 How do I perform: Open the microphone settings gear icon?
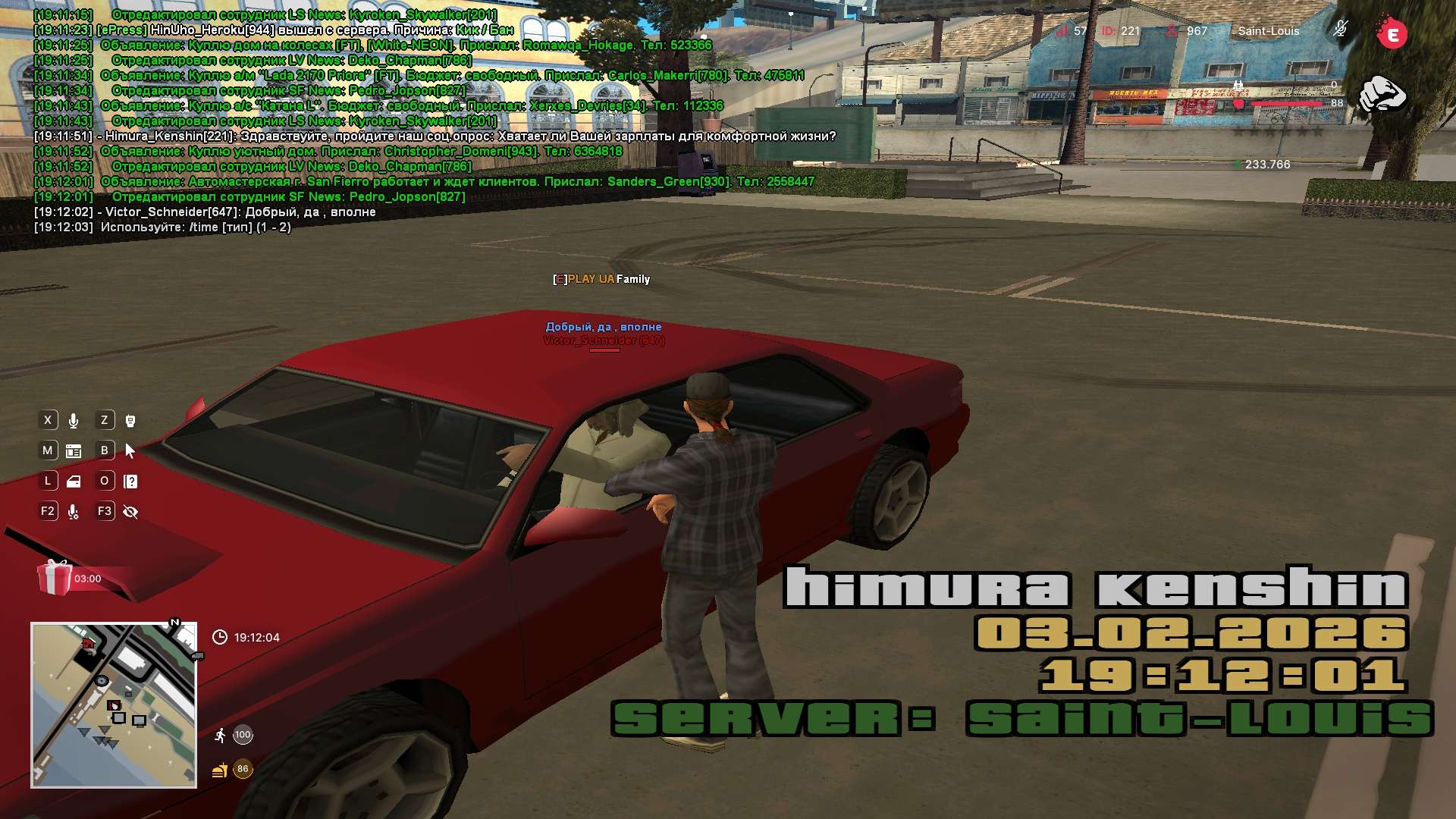point(74,513)
